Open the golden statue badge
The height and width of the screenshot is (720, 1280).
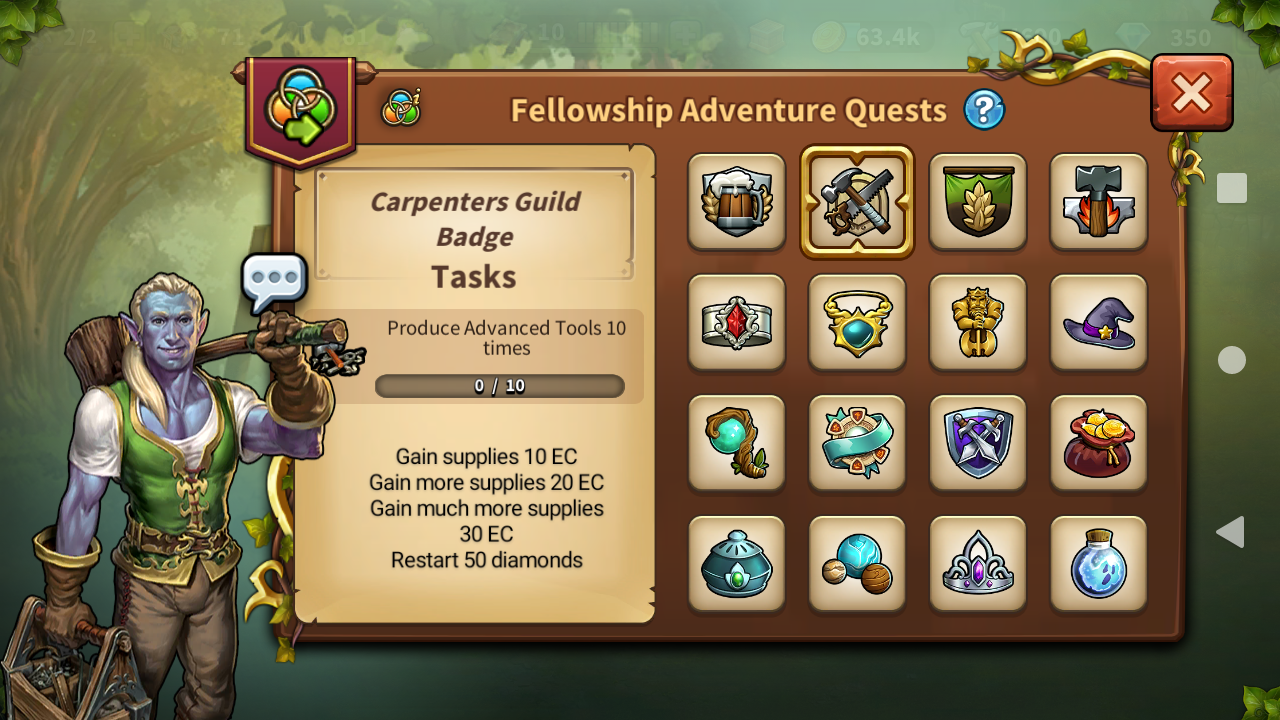click(978, 322)
